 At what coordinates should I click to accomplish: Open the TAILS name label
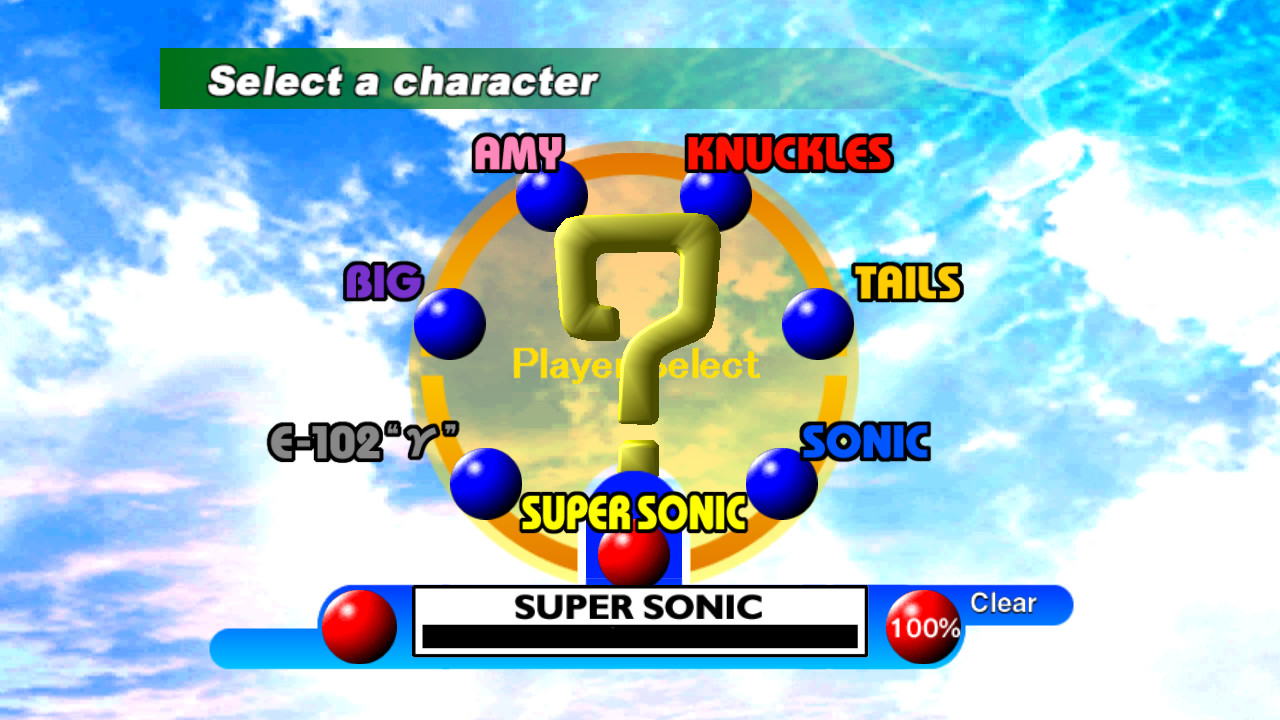point(908,284)
